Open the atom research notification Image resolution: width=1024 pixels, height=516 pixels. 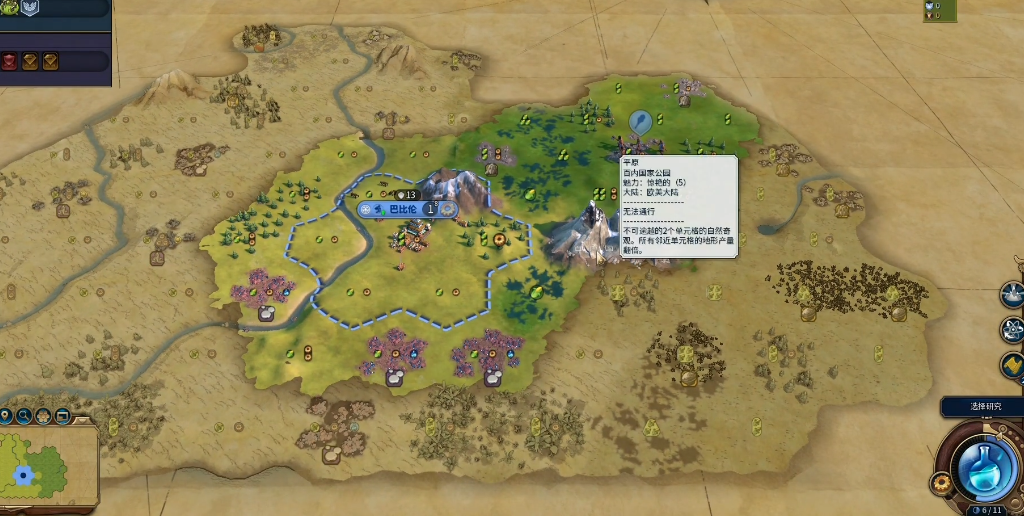tap(1013, 329)
